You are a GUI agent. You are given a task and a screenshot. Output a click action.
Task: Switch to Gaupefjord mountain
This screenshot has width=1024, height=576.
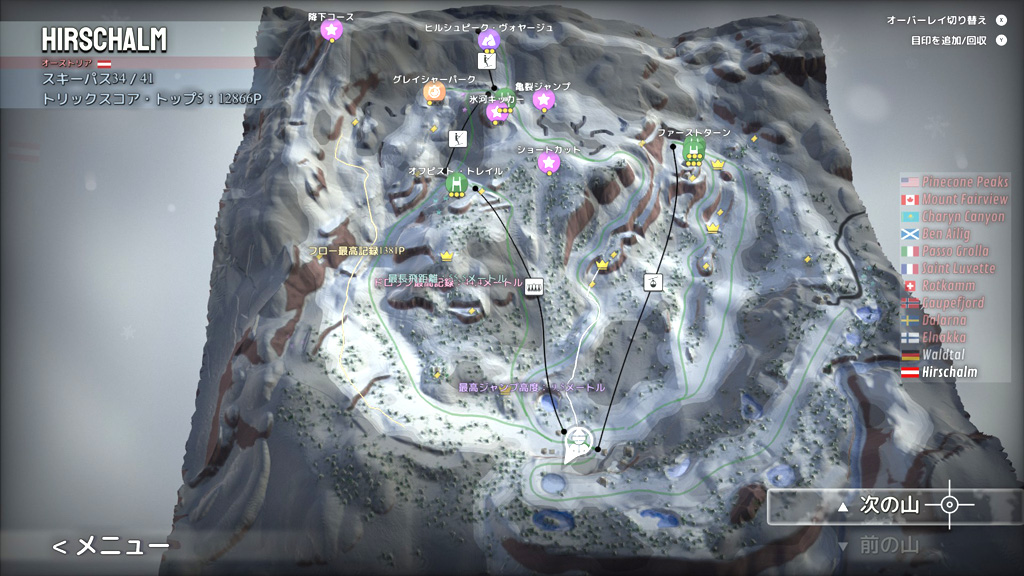click(x=952, y=303)
